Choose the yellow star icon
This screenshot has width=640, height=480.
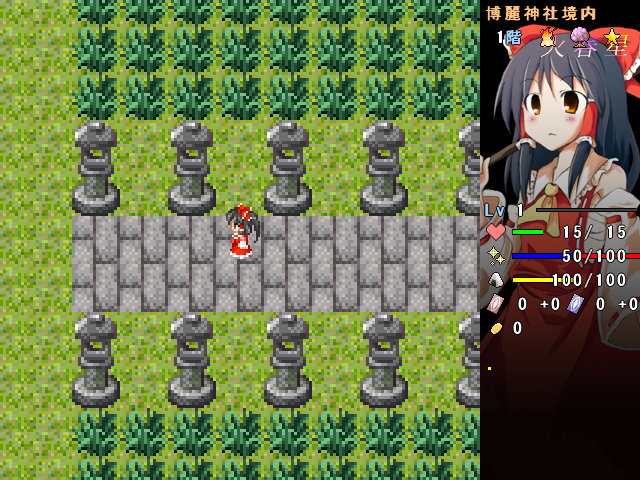pyautogui.click(x=612, y=37)
